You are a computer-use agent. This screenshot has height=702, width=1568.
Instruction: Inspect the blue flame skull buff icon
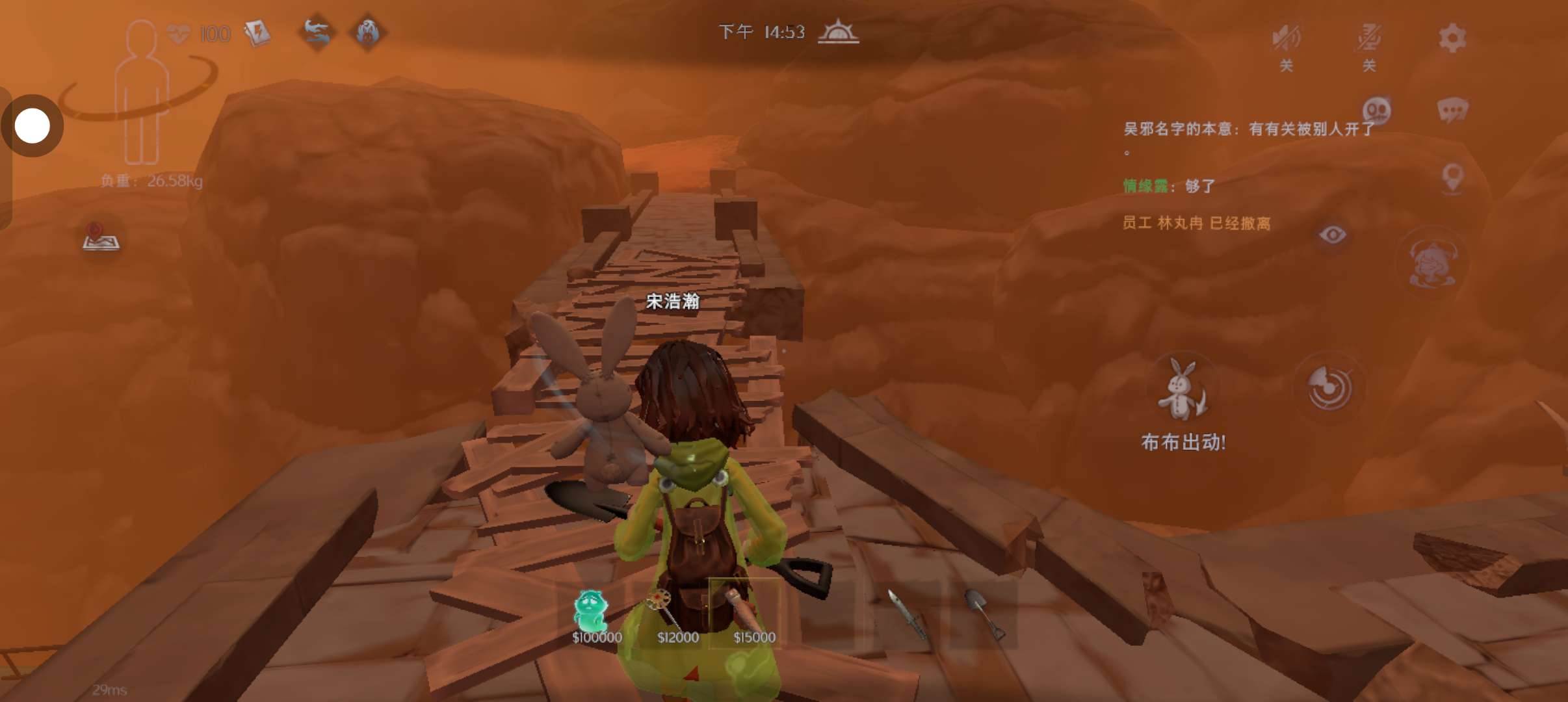tap(368, 32)
